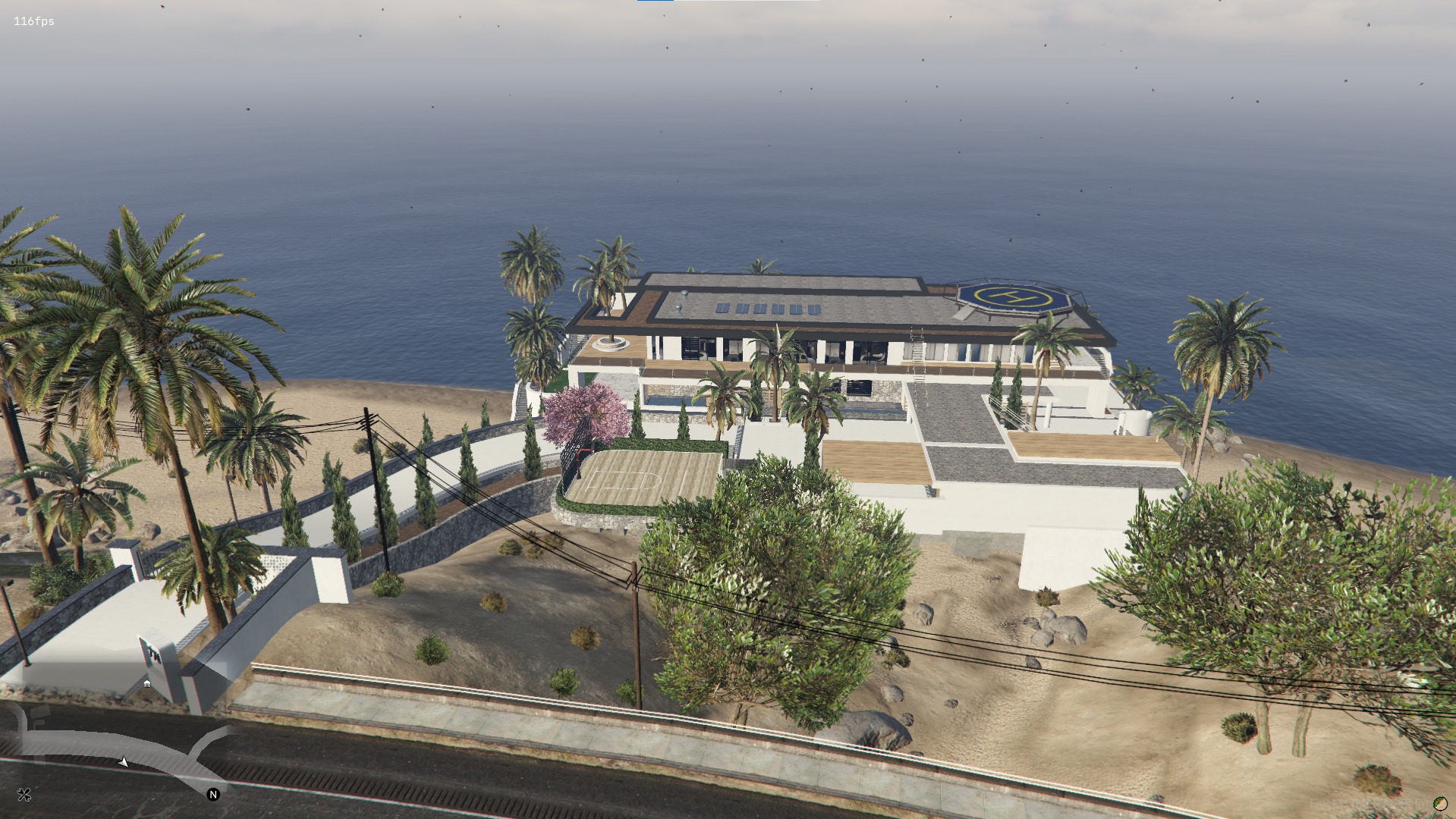
Task: Select the house blip on the minimap
Action: point(147,683)
